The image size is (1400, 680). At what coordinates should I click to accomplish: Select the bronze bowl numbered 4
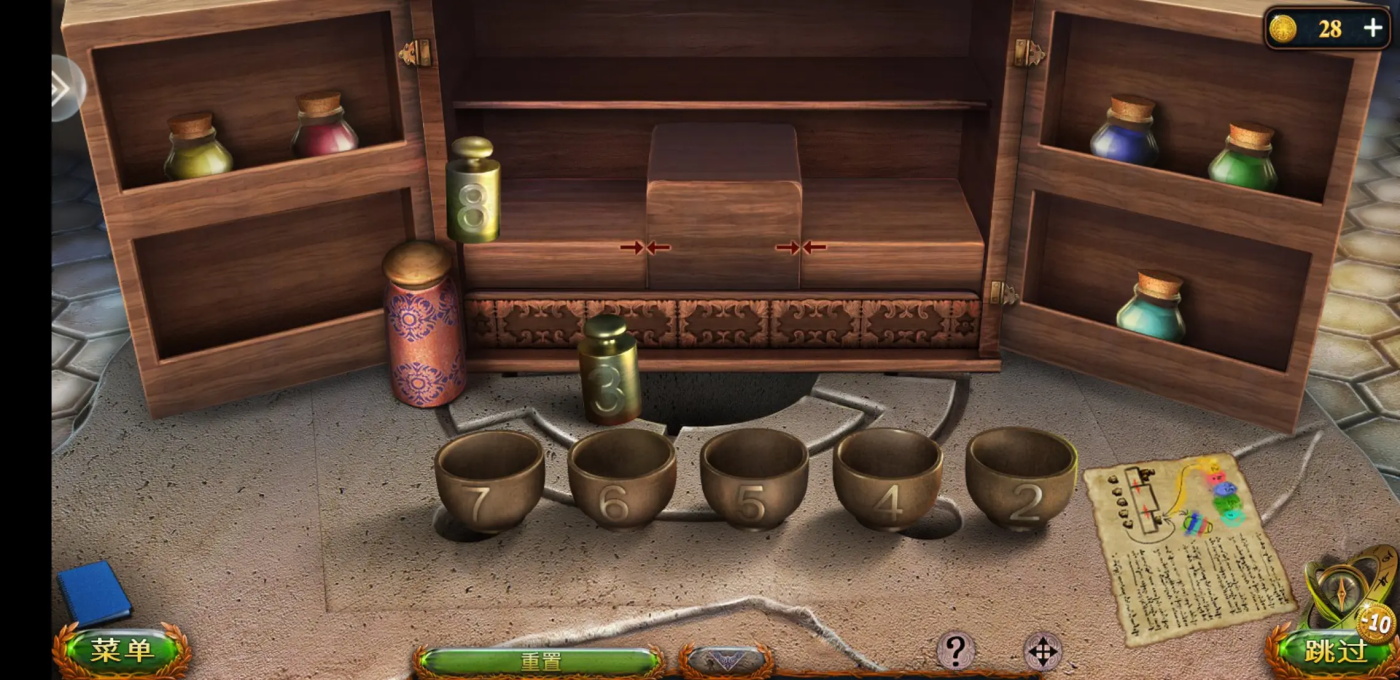(x=887, y=478)
